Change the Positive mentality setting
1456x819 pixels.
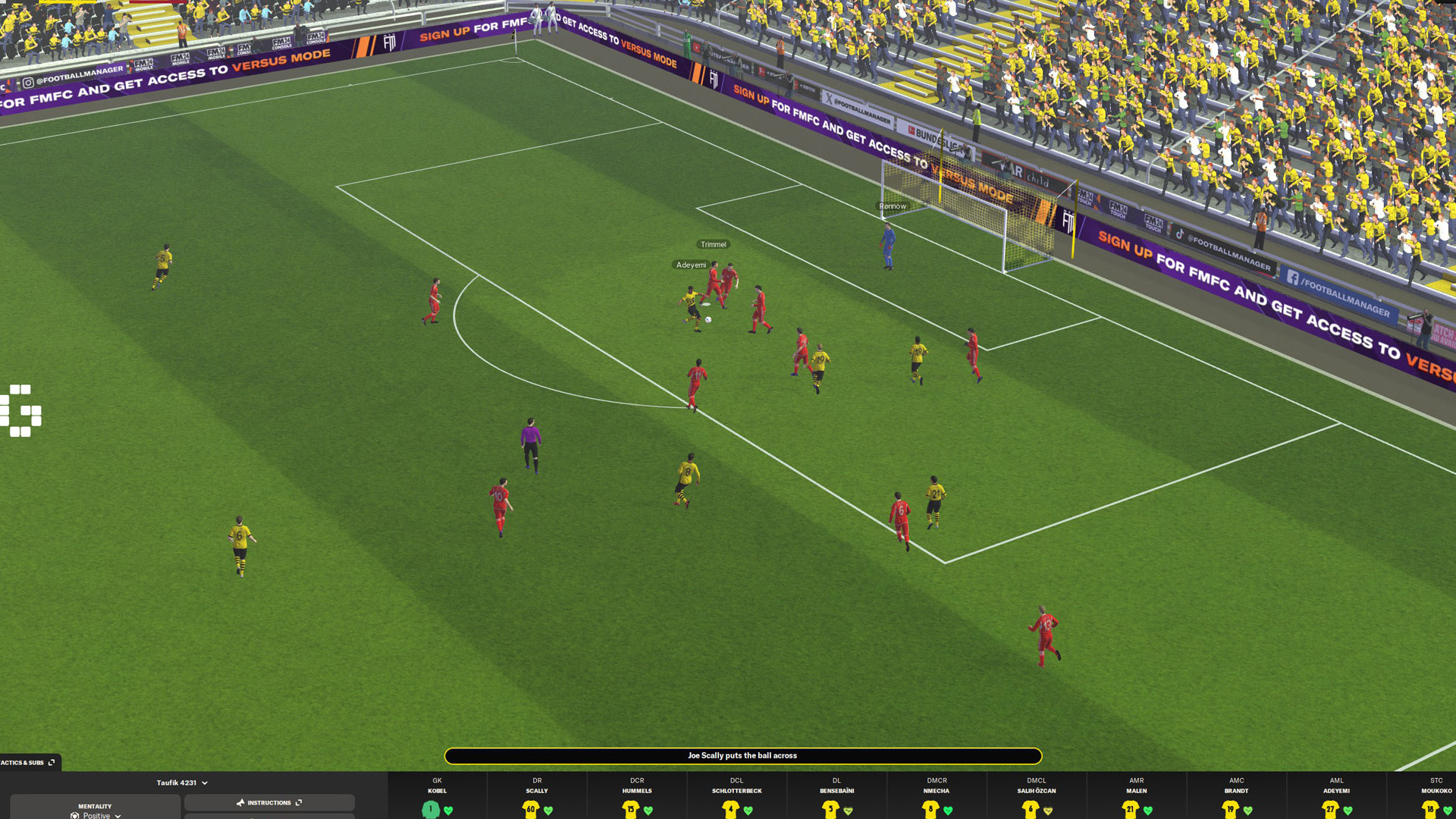point(96,811)
